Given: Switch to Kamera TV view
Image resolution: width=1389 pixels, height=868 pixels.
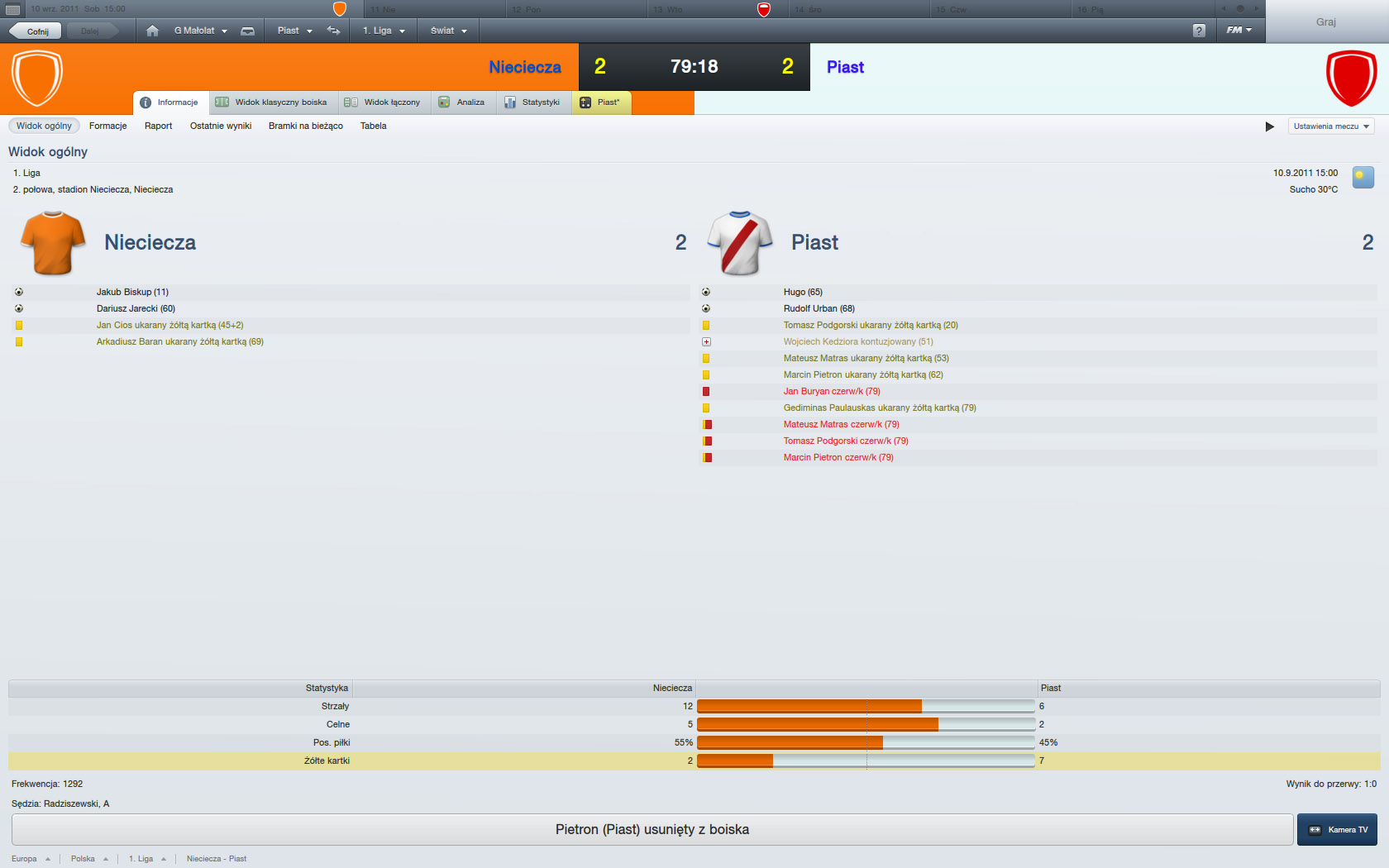Looking at the screenshot, I should tap(1337, 830).
